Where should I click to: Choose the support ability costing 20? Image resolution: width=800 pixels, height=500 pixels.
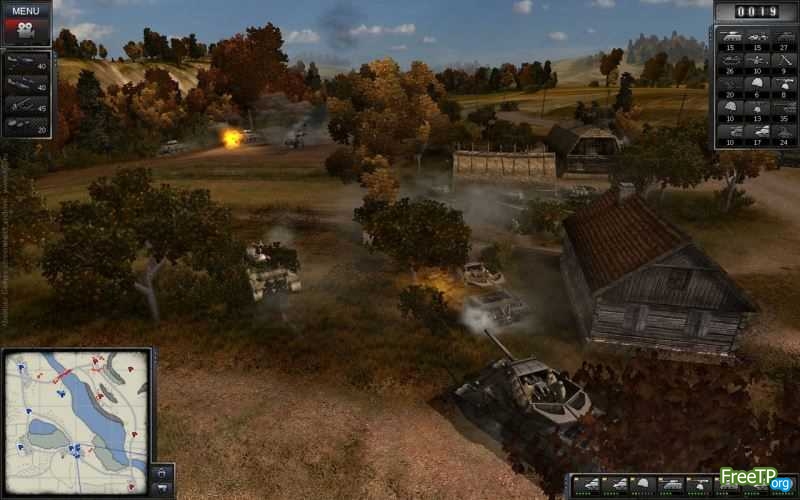click(x=26, y=125)
